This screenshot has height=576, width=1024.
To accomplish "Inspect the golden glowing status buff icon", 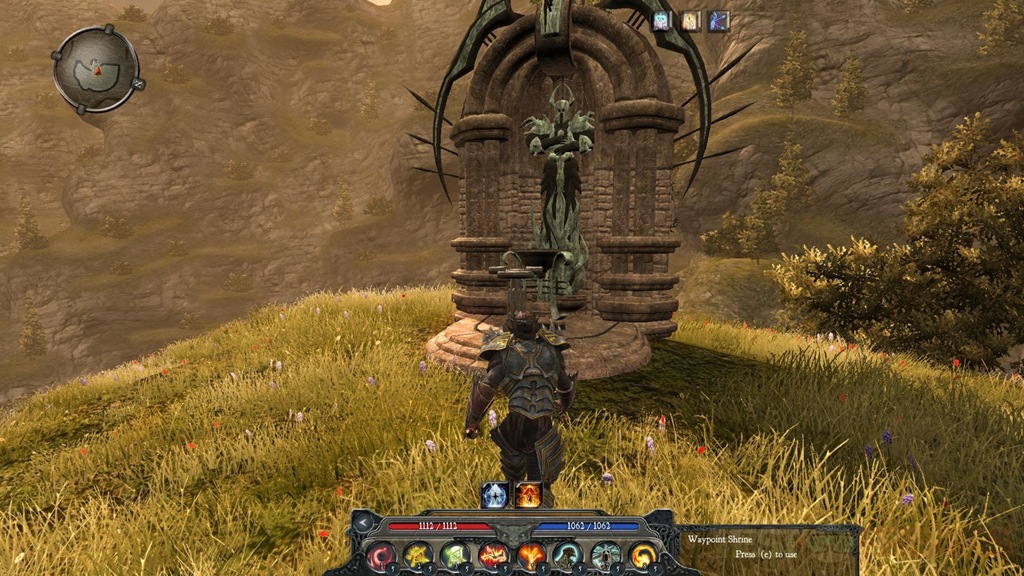I will pyautogui.click(x=691, y=21).
